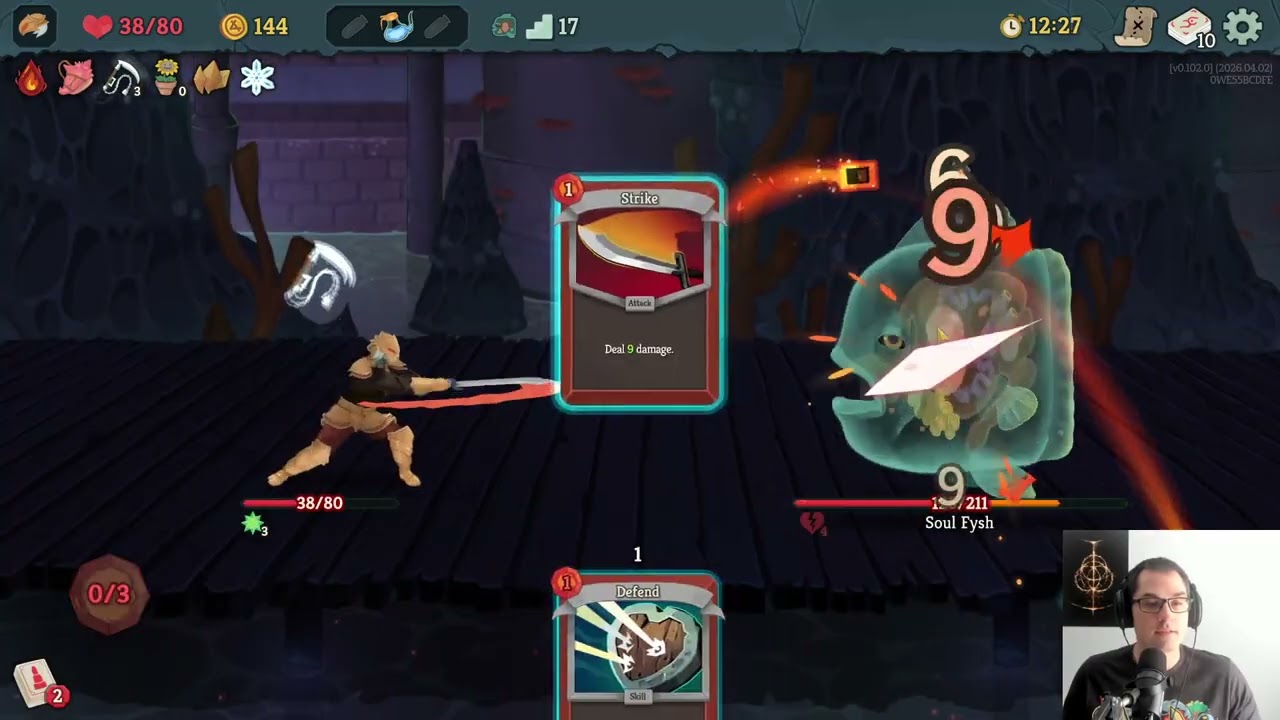Select the blue potion in the potion belt
This screenshot has width=1280, height=720.
point(397,27)
